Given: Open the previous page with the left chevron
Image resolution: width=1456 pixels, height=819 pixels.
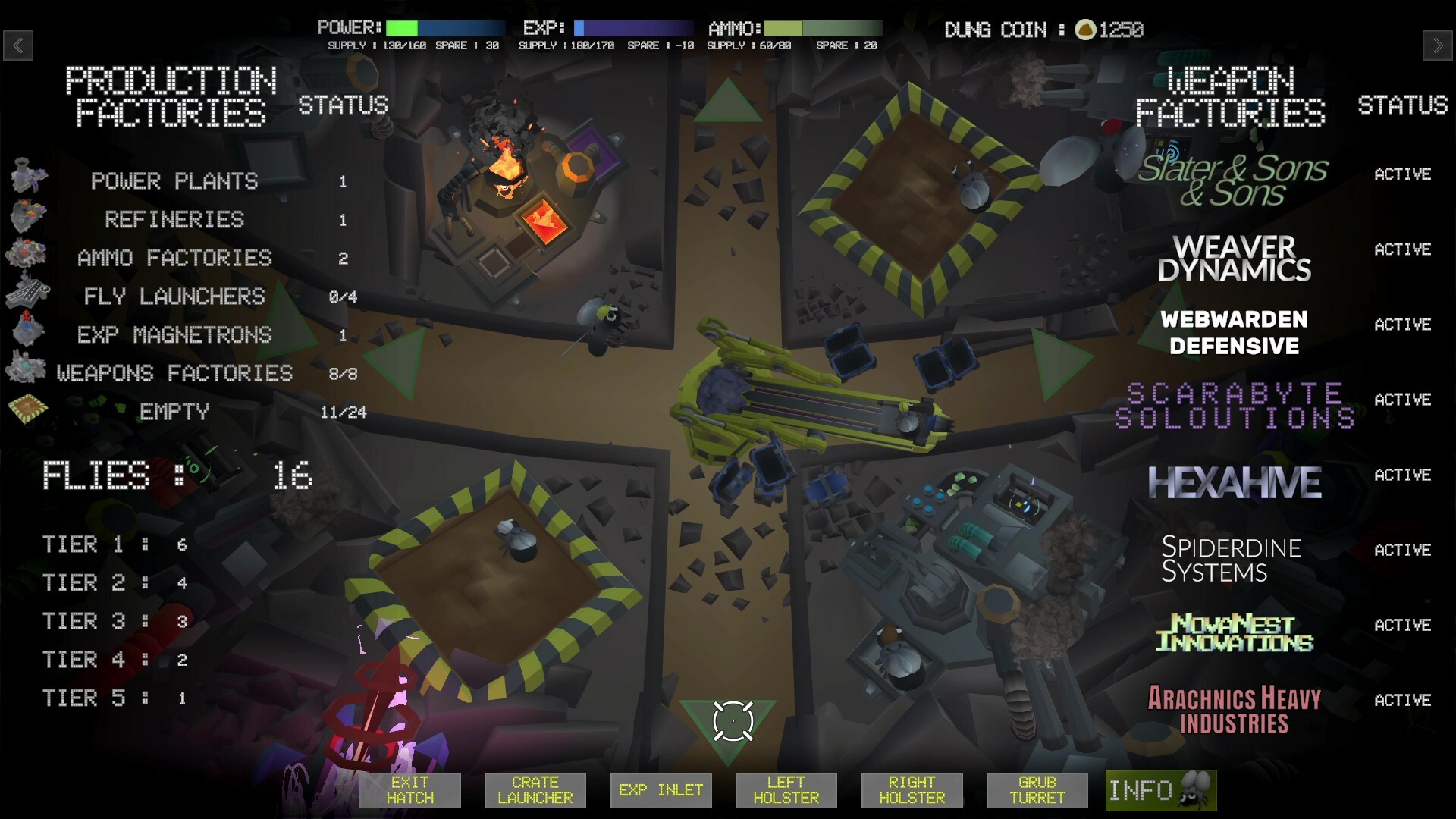Looking at the screenshot, I should pos(18,45).
